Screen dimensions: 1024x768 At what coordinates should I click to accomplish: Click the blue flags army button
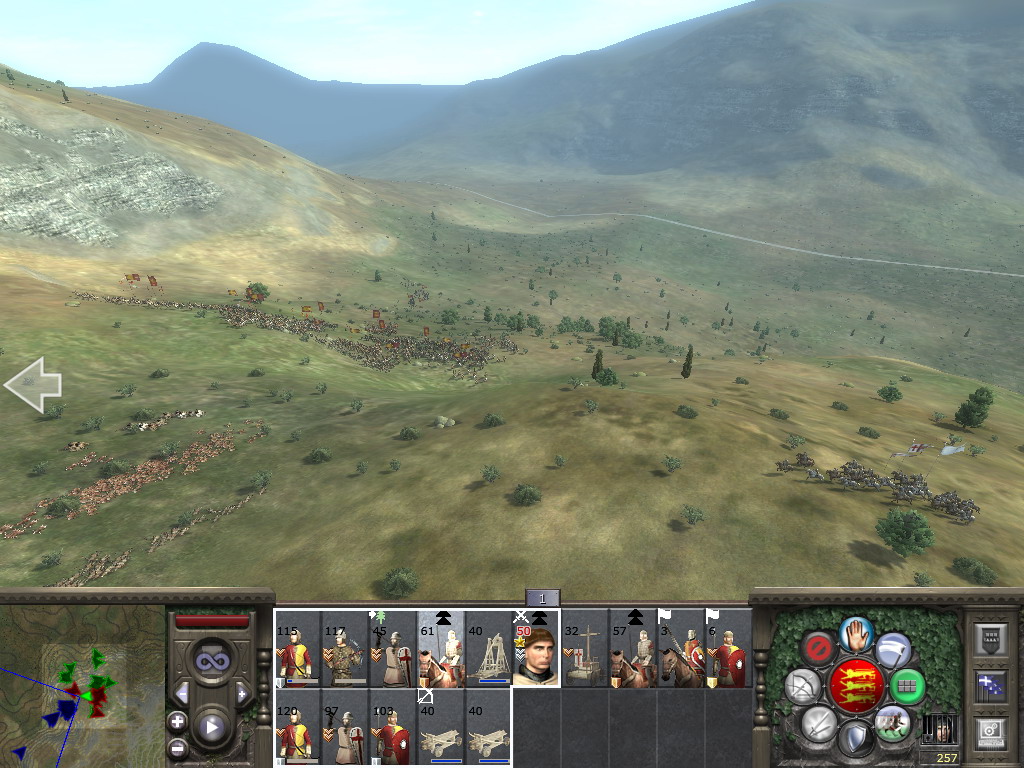tap(989, 685)
